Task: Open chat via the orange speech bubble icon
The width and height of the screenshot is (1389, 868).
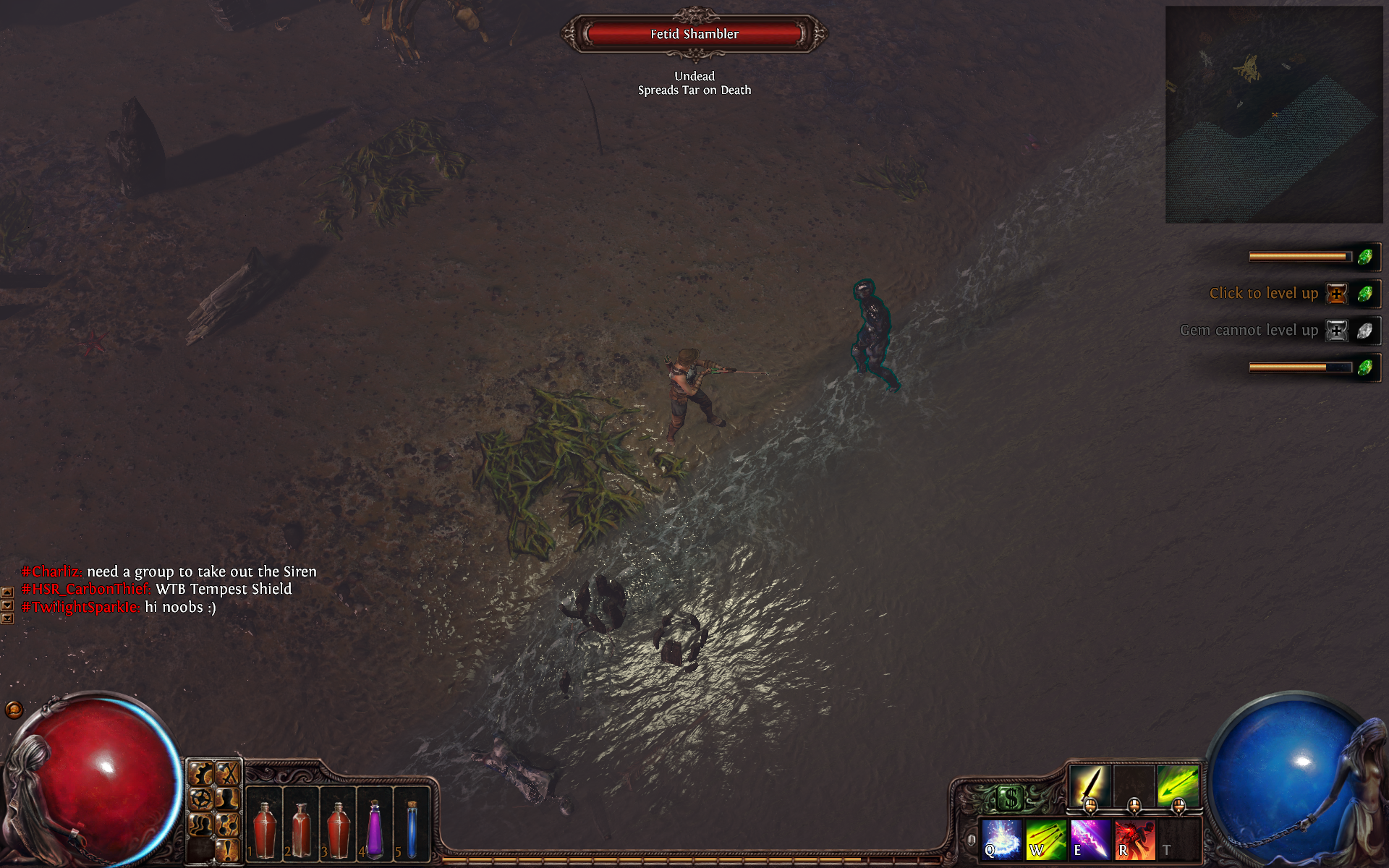Action: coord(14,710)
